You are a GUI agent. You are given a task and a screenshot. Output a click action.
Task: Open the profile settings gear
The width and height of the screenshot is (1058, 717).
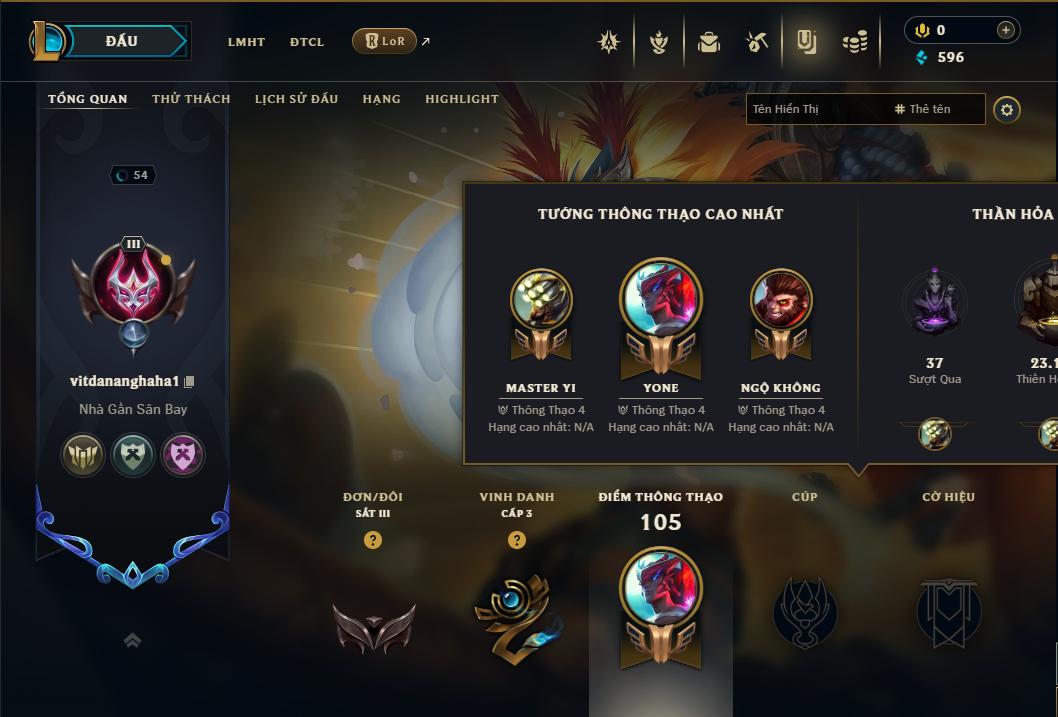tap(1007, 109)
